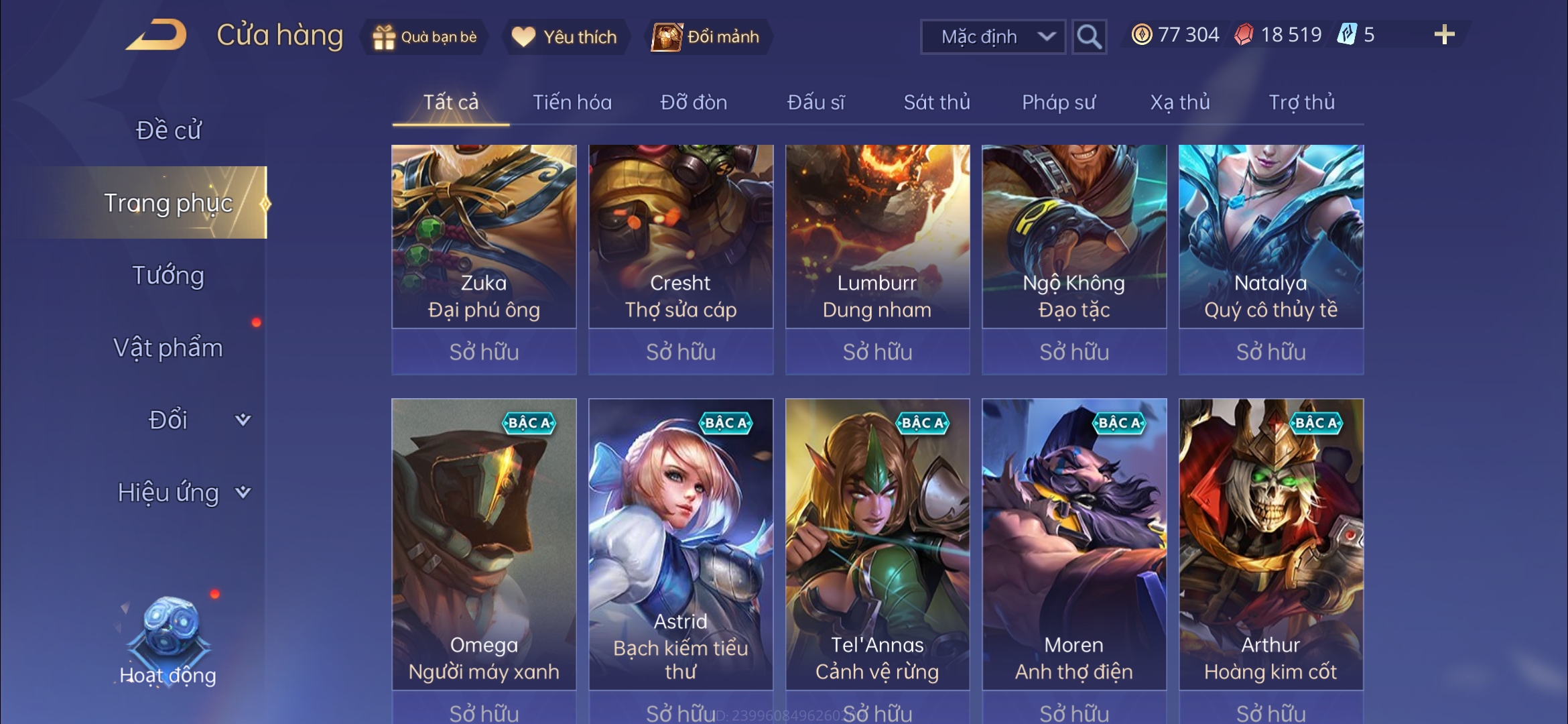This screenshot has width=1568, height=724.
Task: Select Arthur Hoàng kim cốt skin card
Action: [1270, 544]
